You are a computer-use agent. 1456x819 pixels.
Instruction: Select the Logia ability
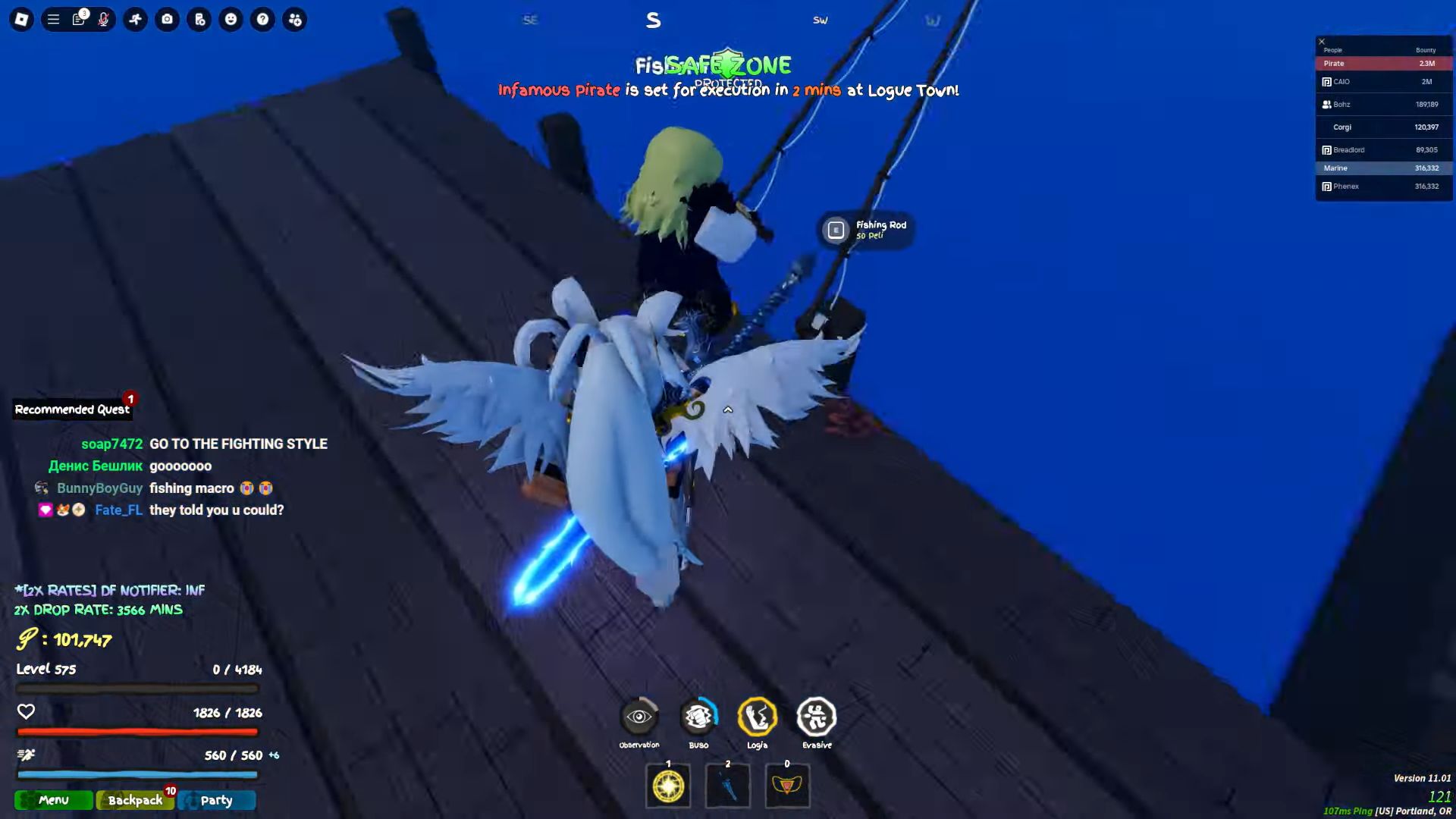click(758, 716)
